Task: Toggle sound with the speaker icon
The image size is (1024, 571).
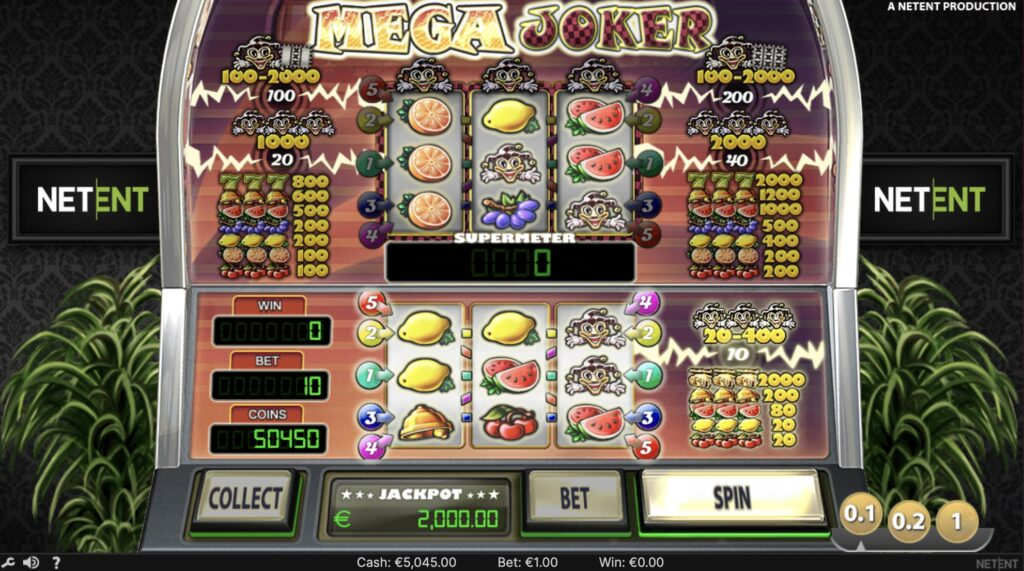Action: click(x=32, y=562)
